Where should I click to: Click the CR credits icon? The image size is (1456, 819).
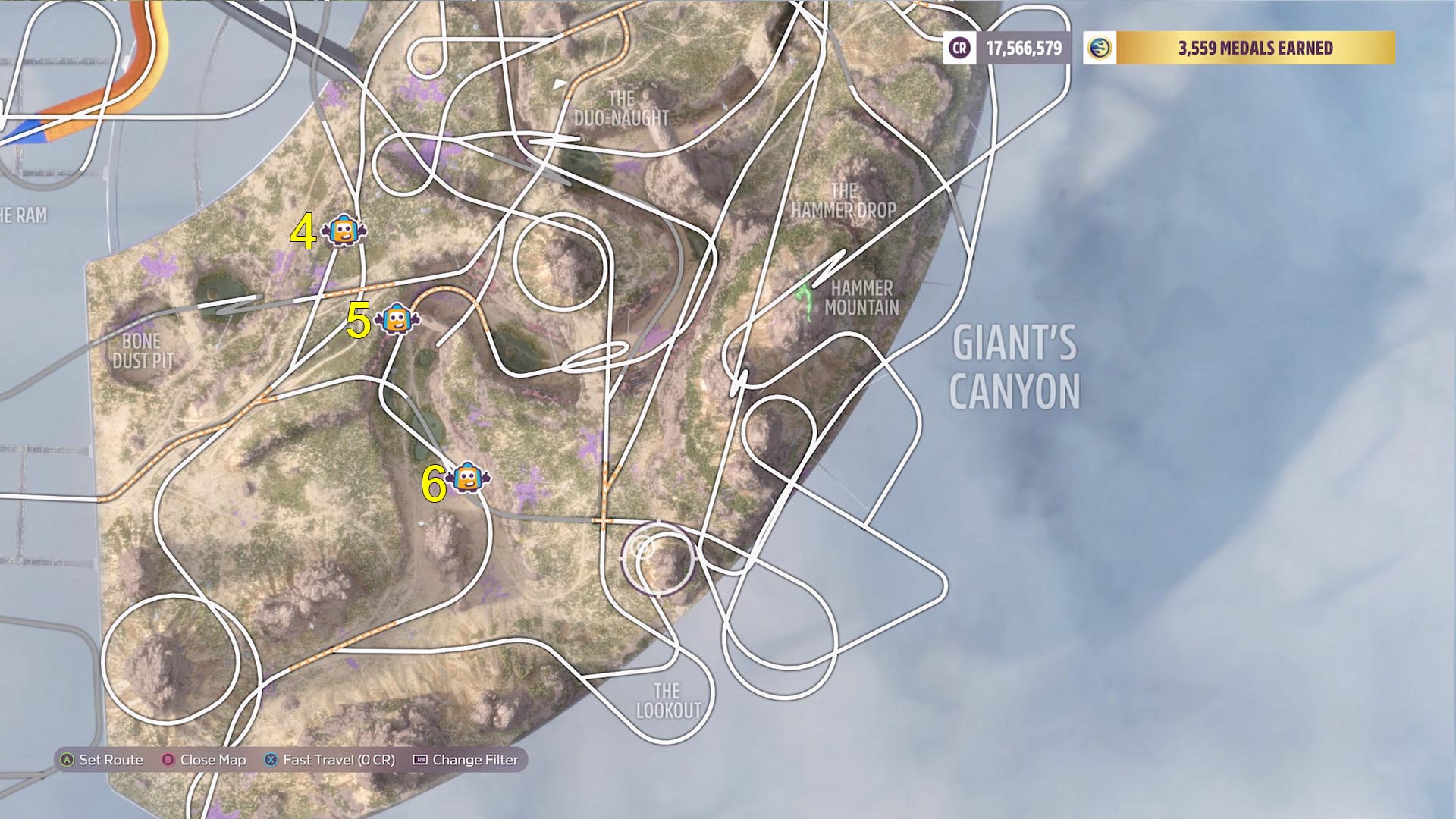[x=959, y=48]
